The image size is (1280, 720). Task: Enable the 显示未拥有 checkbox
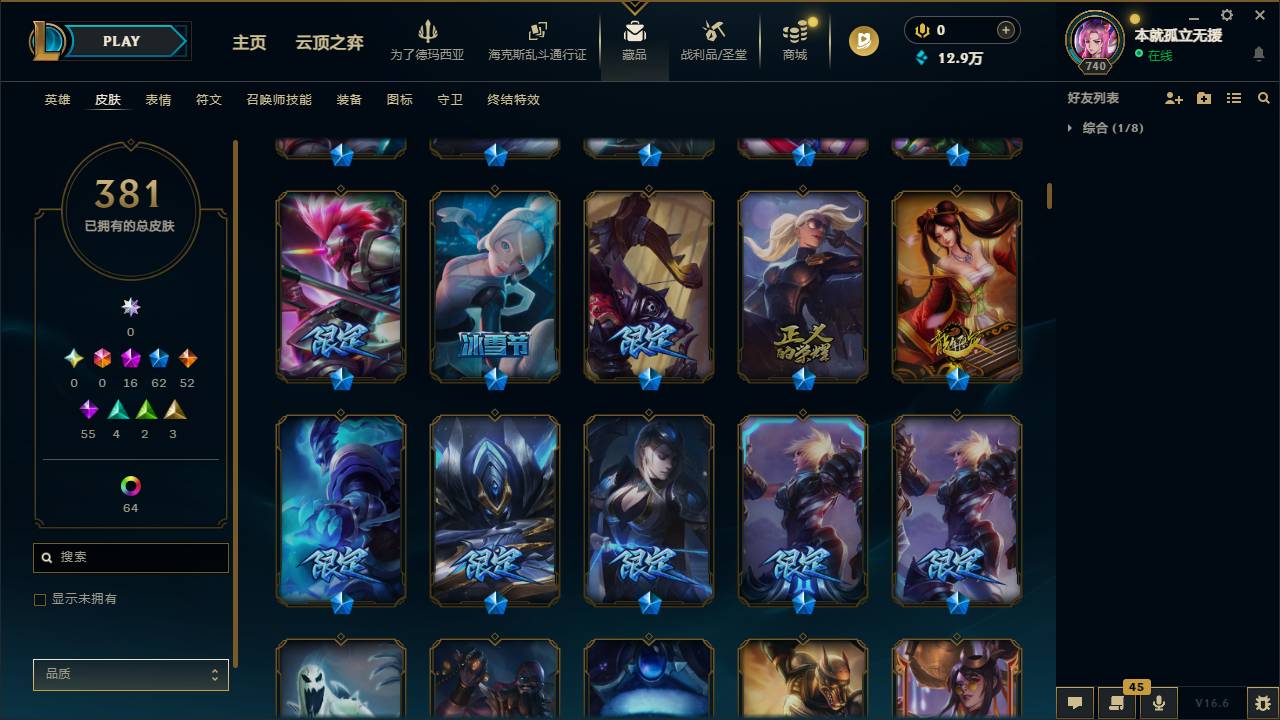click(40, 599)
